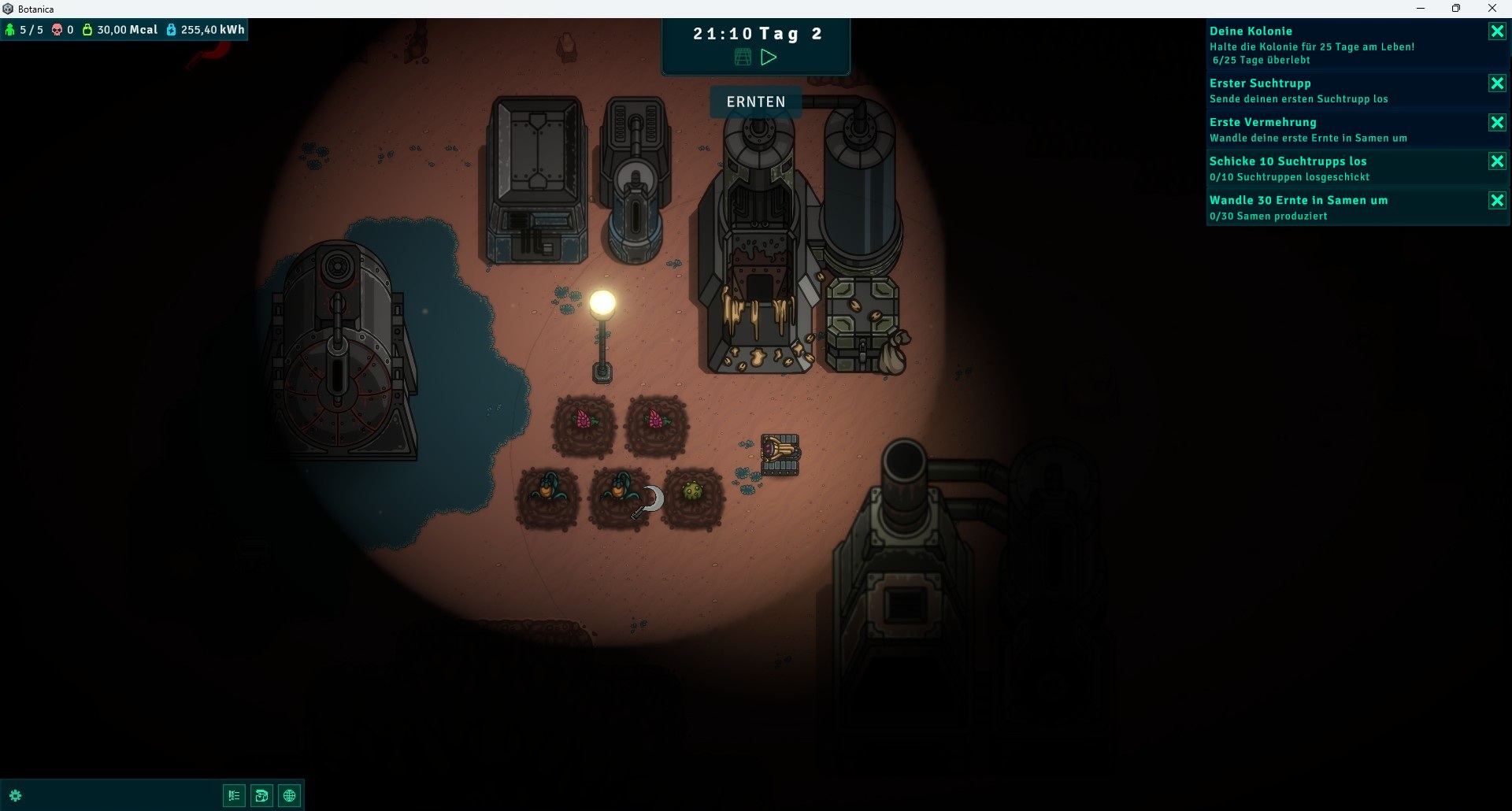Dismiss 'Wandle 30 Ernte in Samen um'

click(1497, 201)
